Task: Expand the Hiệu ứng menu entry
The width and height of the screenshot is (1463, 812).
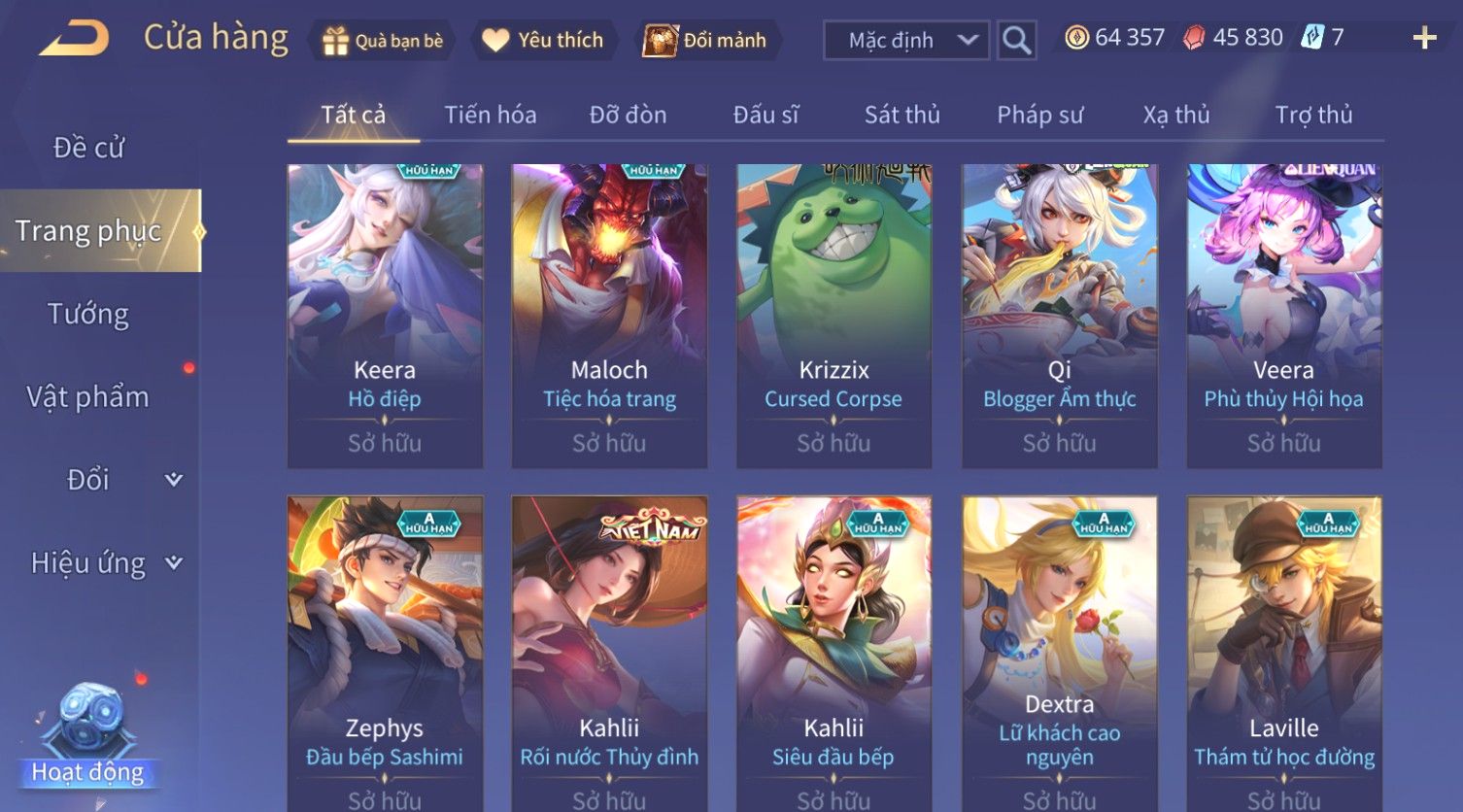Action: pyautogui.click(x=105, y=563)
